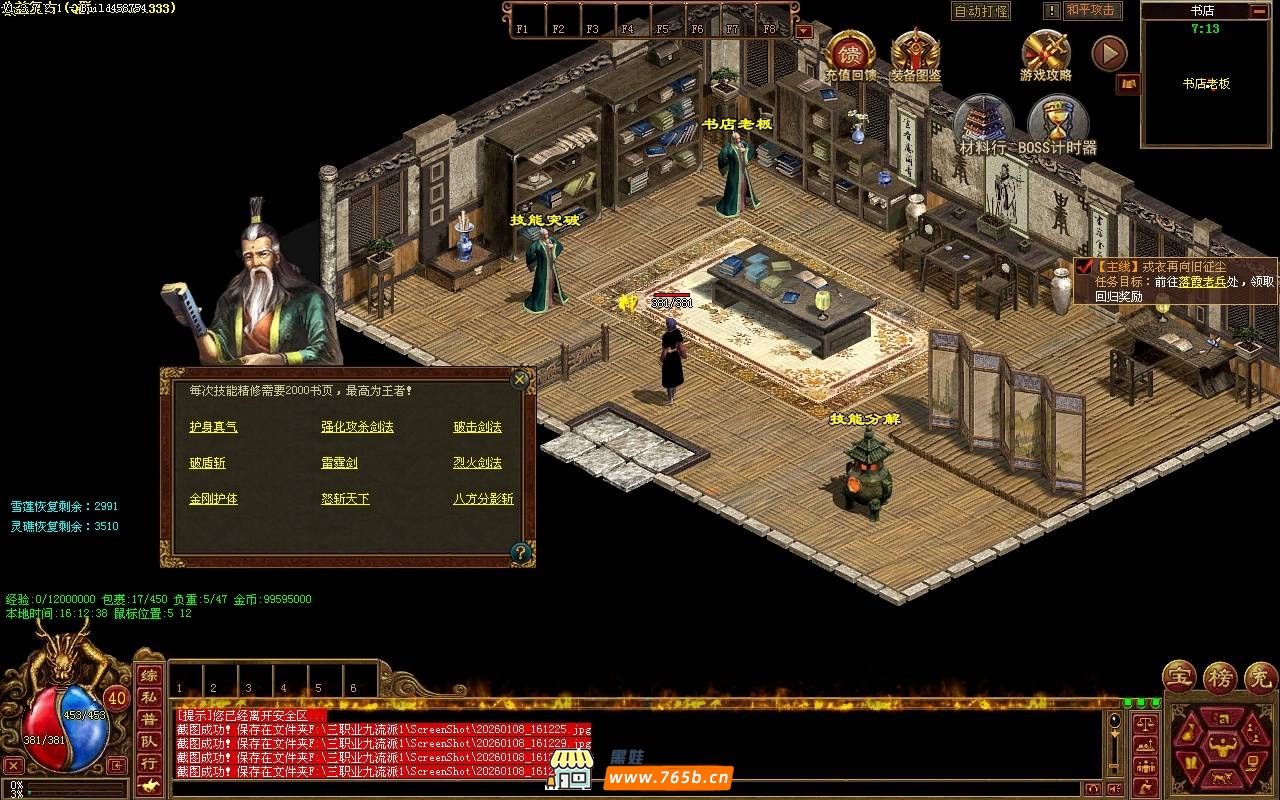Choose 八方分影斩 from the skill list
This screenshot has height=800, width=1280.
click(483, 499)
